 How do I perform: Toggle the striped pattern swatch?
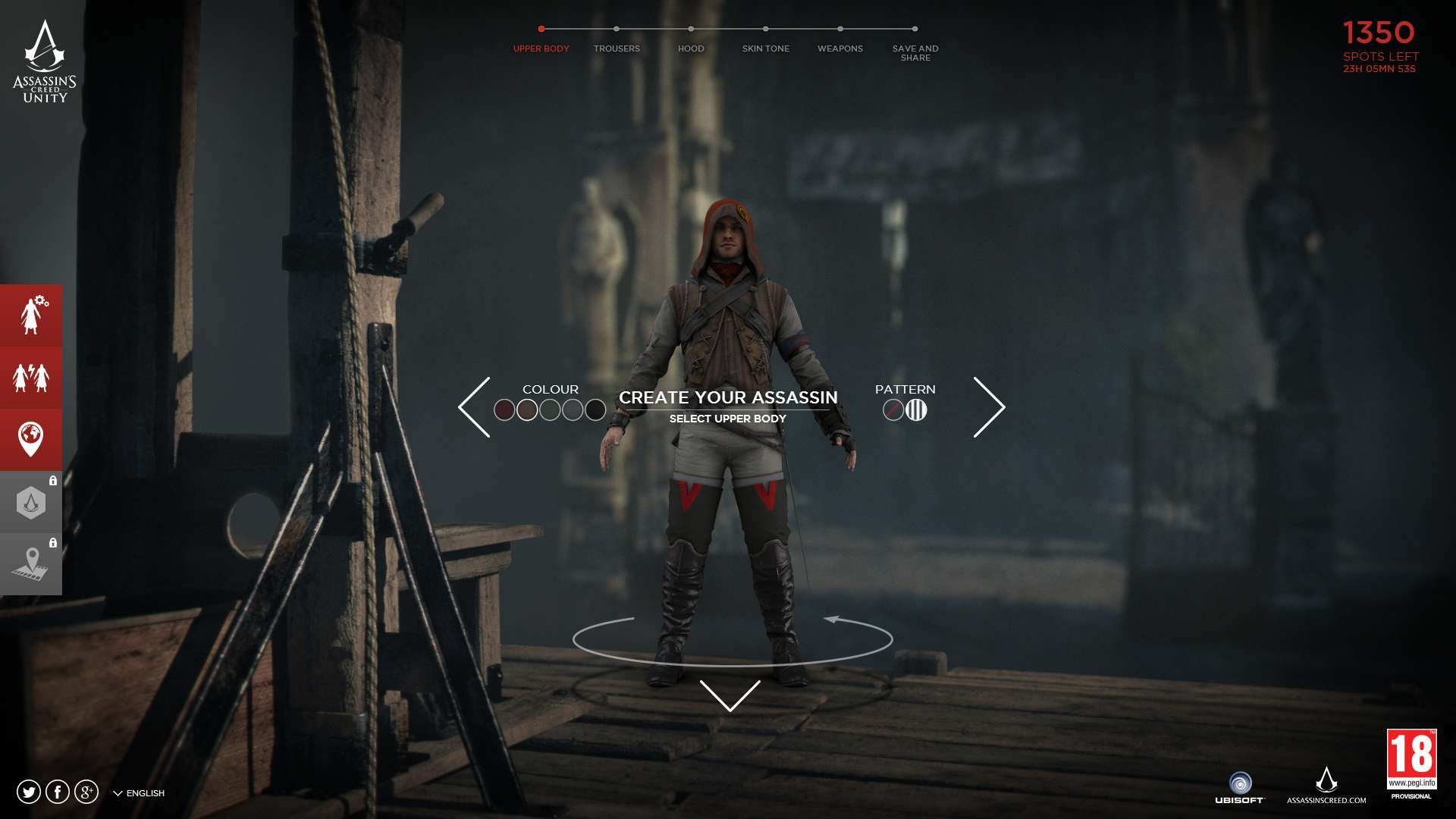[x=918, y=410]
